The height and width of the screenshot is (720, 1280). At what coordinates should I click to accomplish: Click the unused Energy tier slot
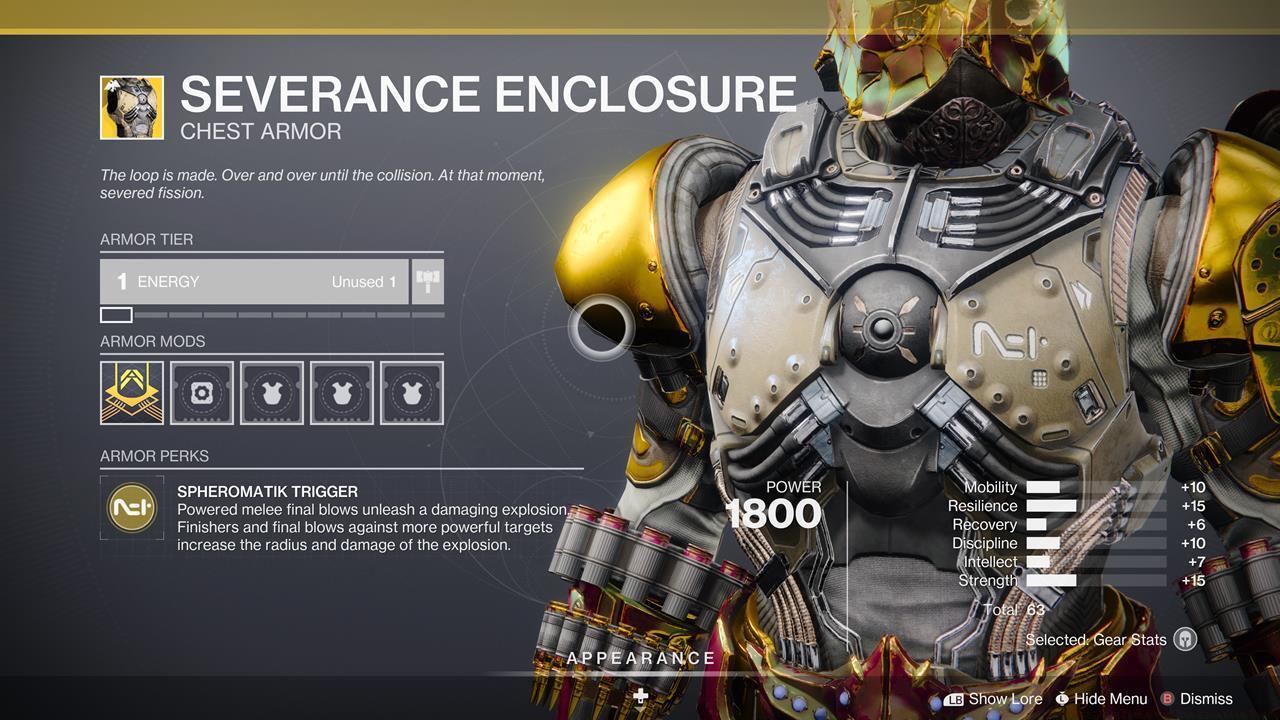[x=115, y=313]
